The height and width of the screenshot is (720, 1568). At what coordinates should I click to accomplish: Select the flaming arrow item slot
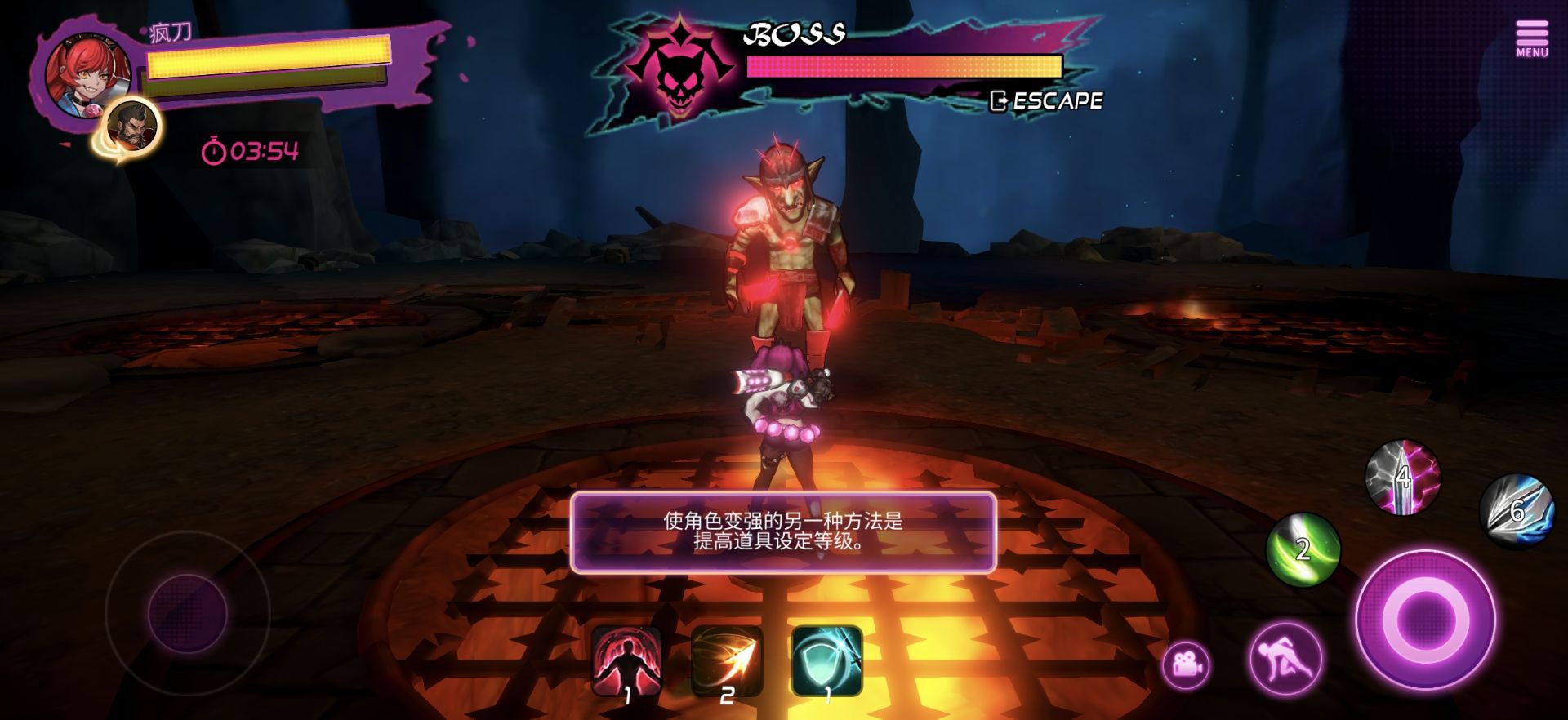point(727,660)
